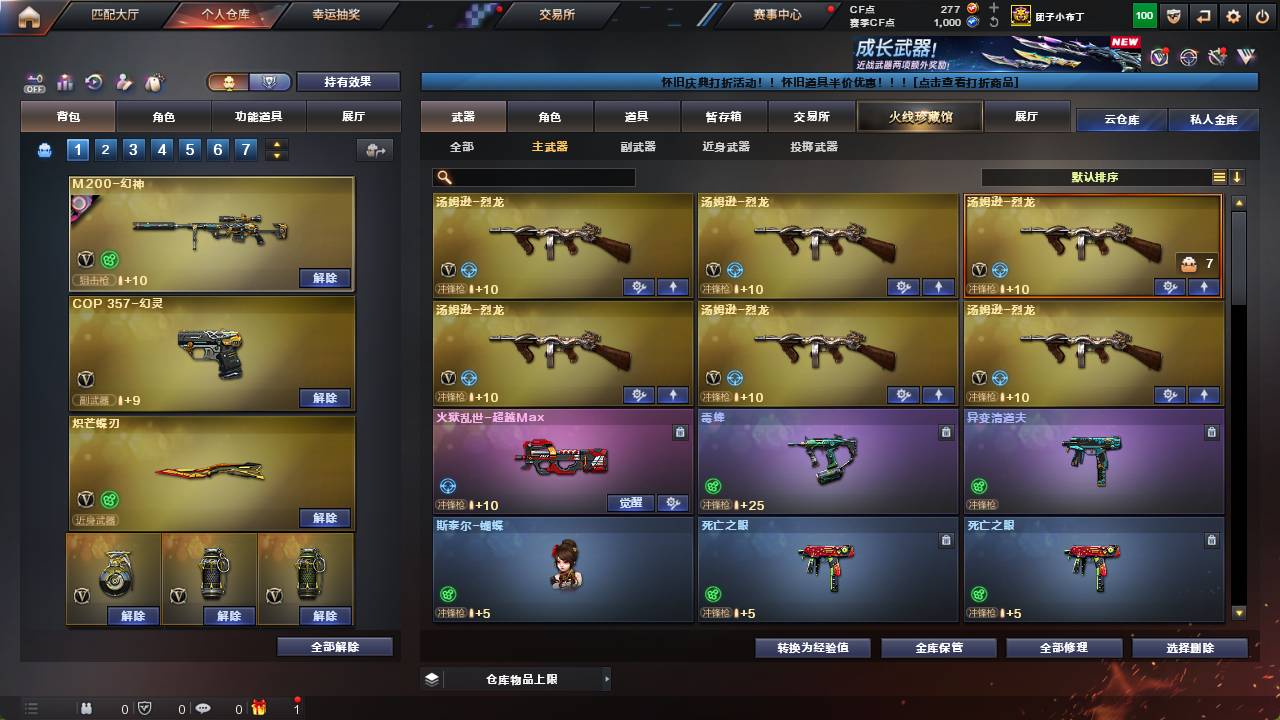Screen dimensions: 1280x720
Task: Click the power/exit icon at top right
Action: pyautogui.click(x=1261, y=15)
